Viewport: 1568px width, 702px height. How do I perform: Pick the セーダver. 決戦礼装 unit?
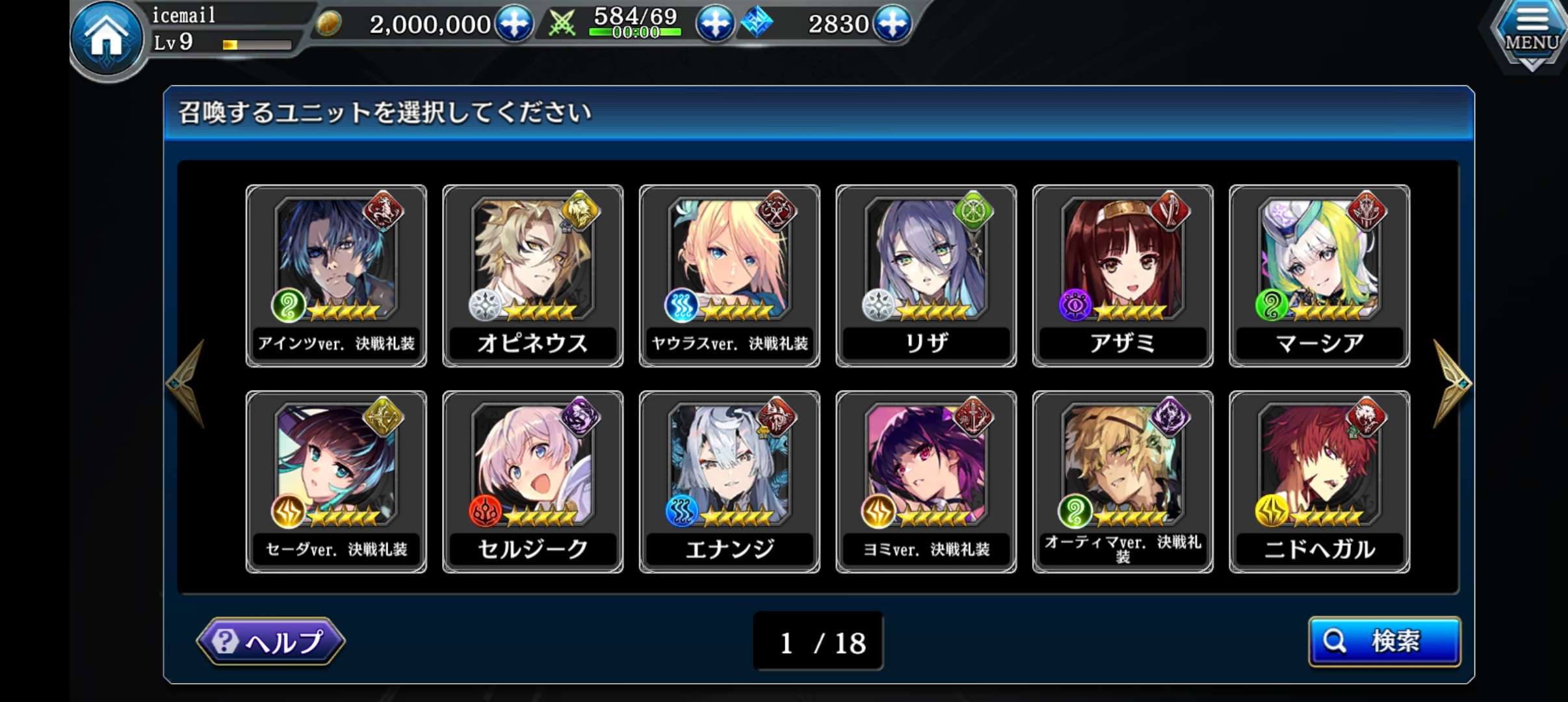tap(336, 482)
